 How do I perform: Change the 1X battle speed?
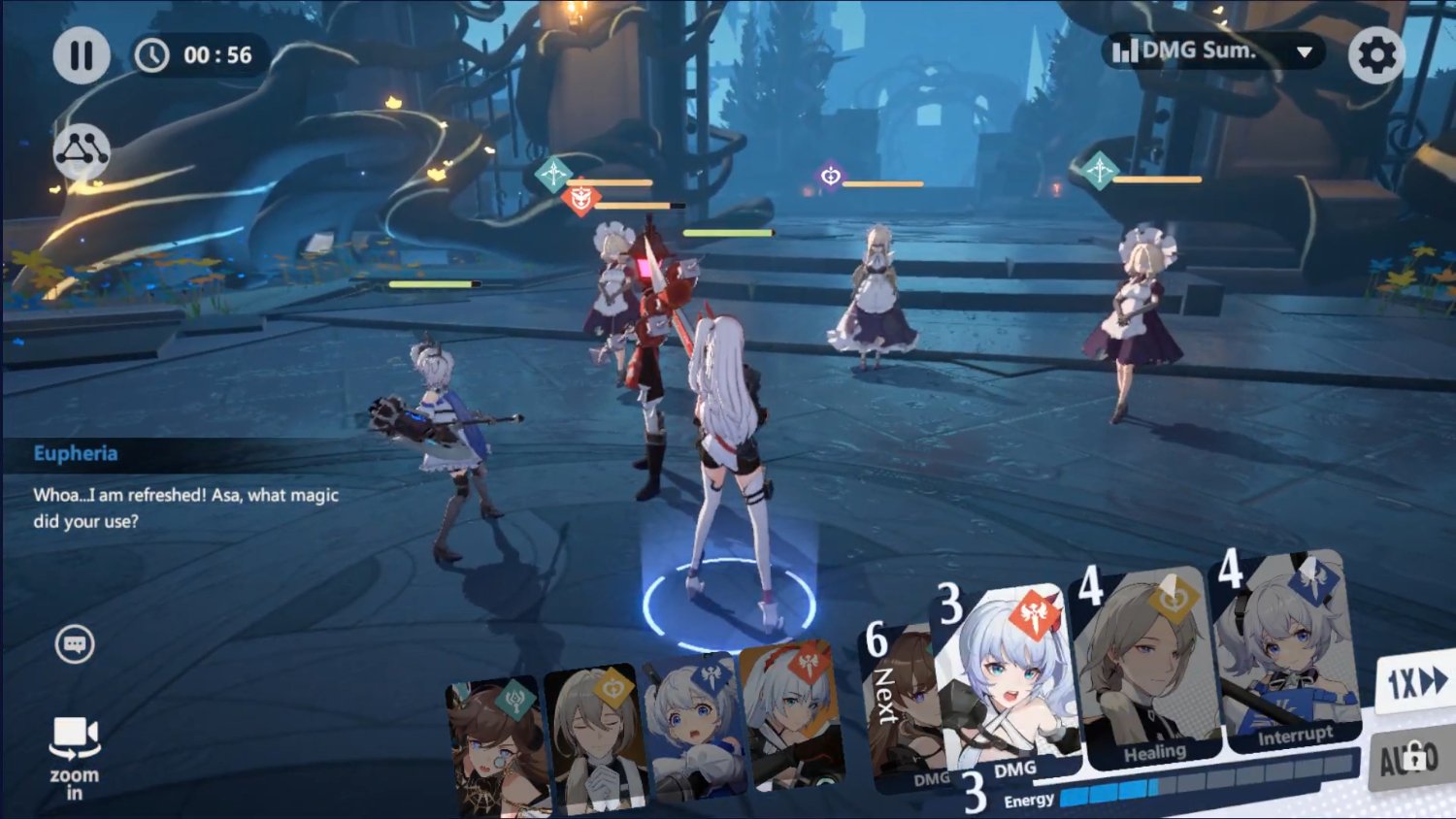coord(1415,682)
